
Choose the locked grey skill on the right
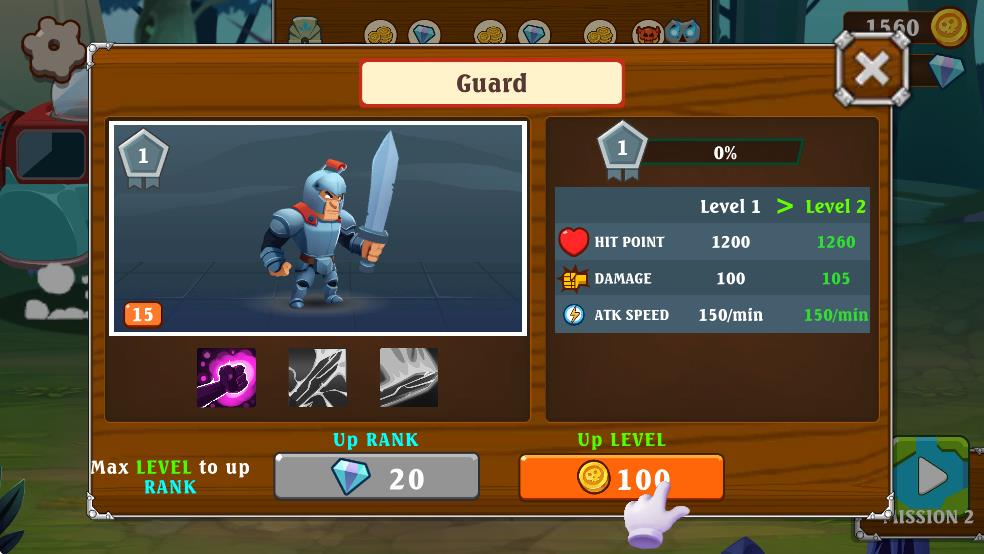[409, 378]
